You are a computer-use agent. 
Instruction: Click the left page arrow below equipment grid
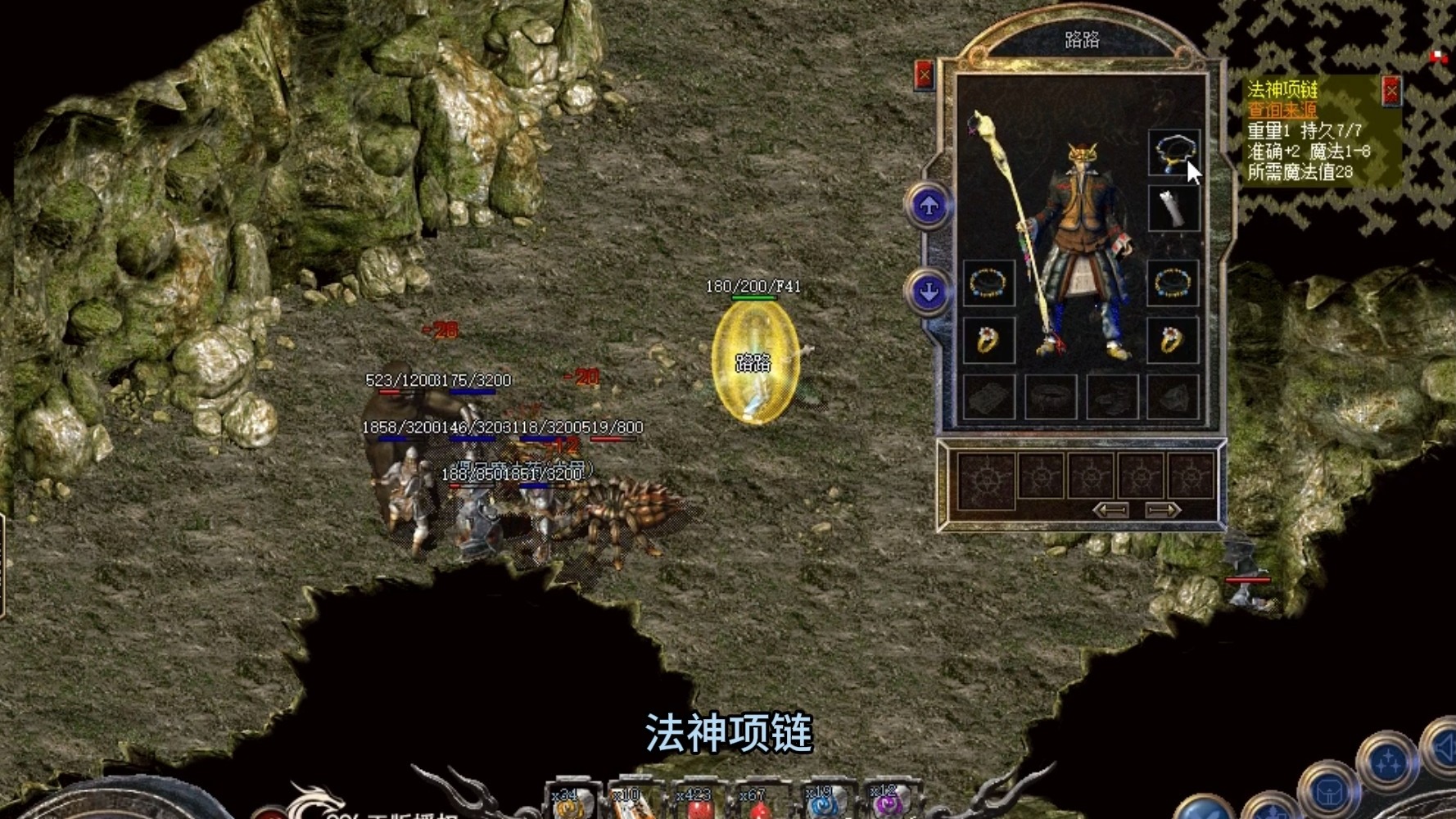pos(1110,509)
